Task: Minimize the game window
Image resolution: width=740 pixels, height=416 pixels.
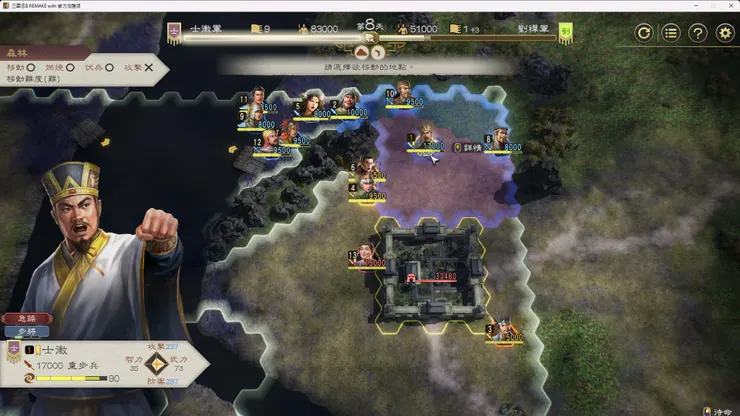Action: [667, 6]
